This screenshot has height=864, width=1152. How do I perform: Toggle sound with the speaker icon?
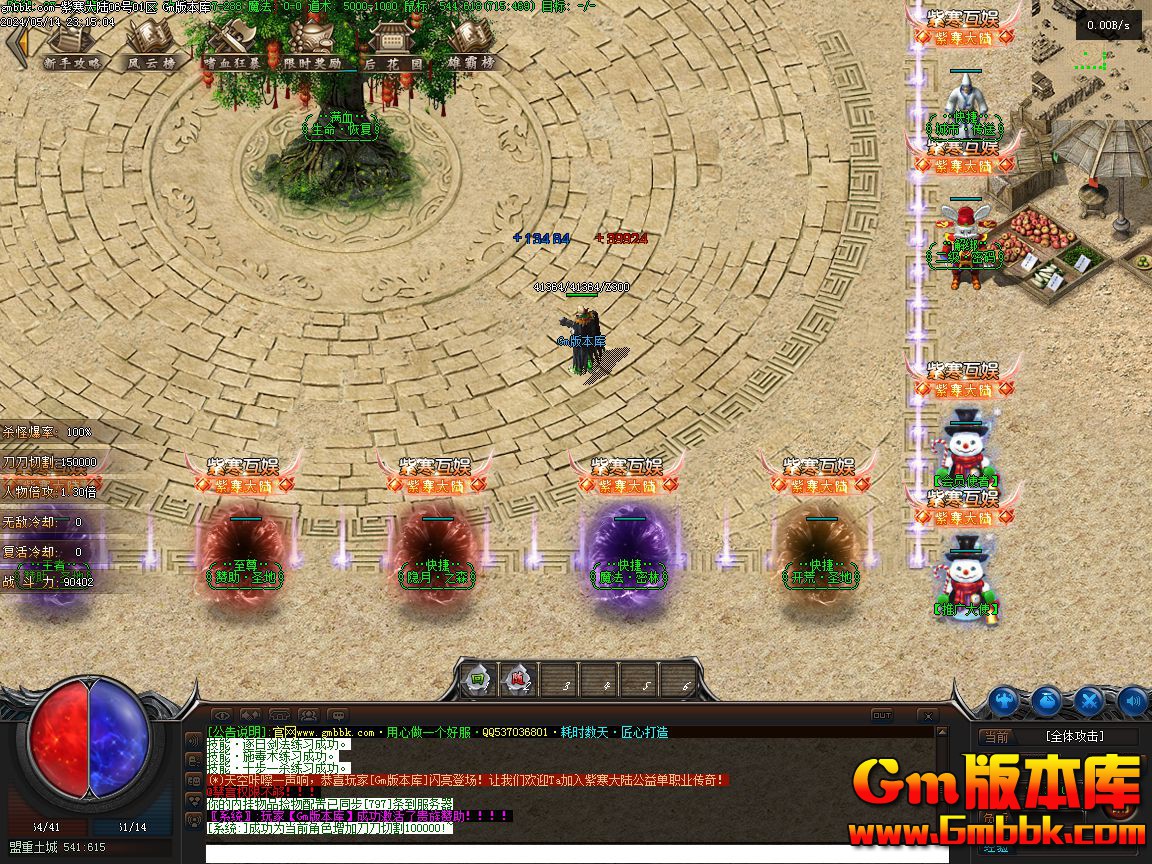(x=1132, y=701)
